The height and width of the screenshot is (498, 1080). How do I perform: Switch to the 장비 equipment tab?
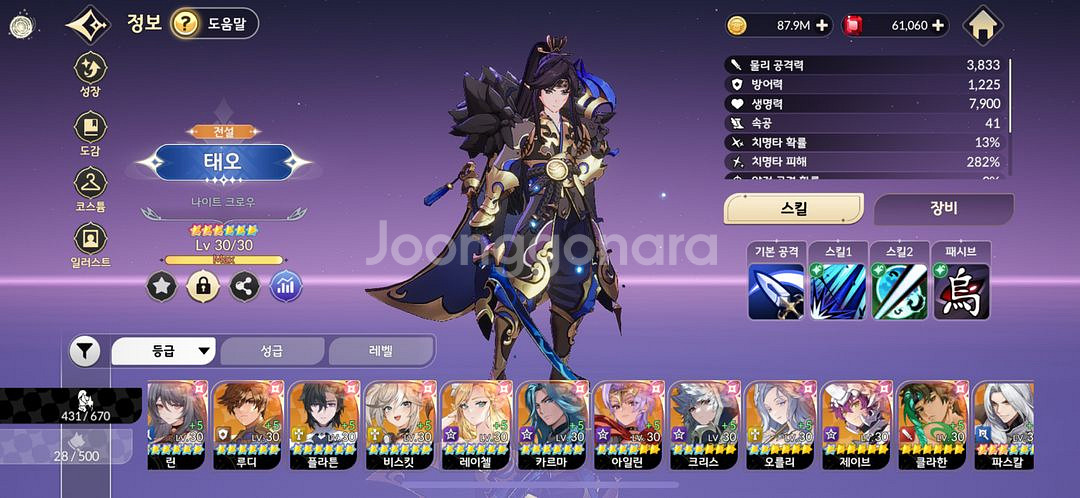(943, 209)
